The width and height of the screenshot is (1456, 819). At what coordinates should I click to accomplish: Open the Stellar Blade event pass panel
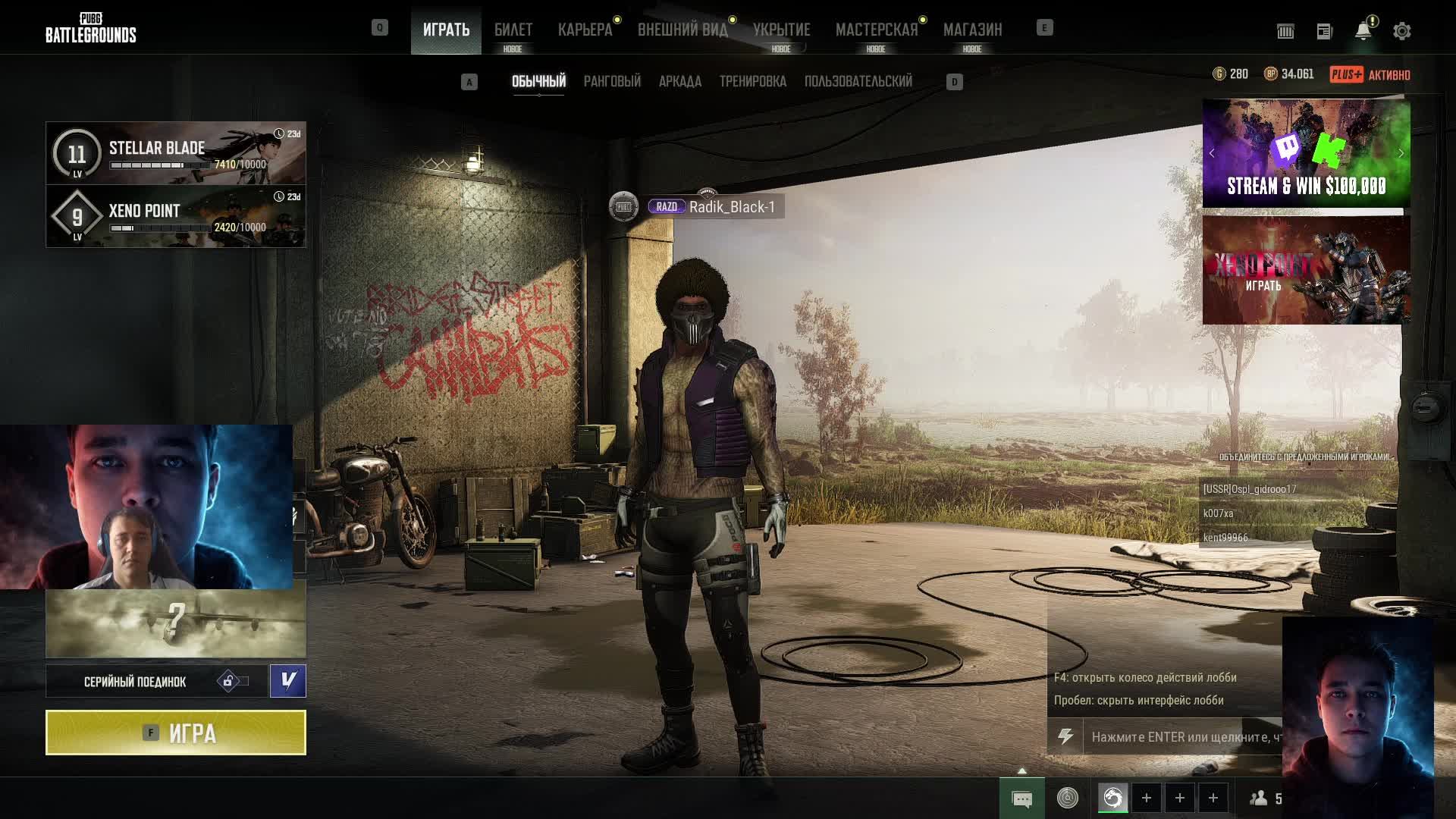click(x=176, y=152)
